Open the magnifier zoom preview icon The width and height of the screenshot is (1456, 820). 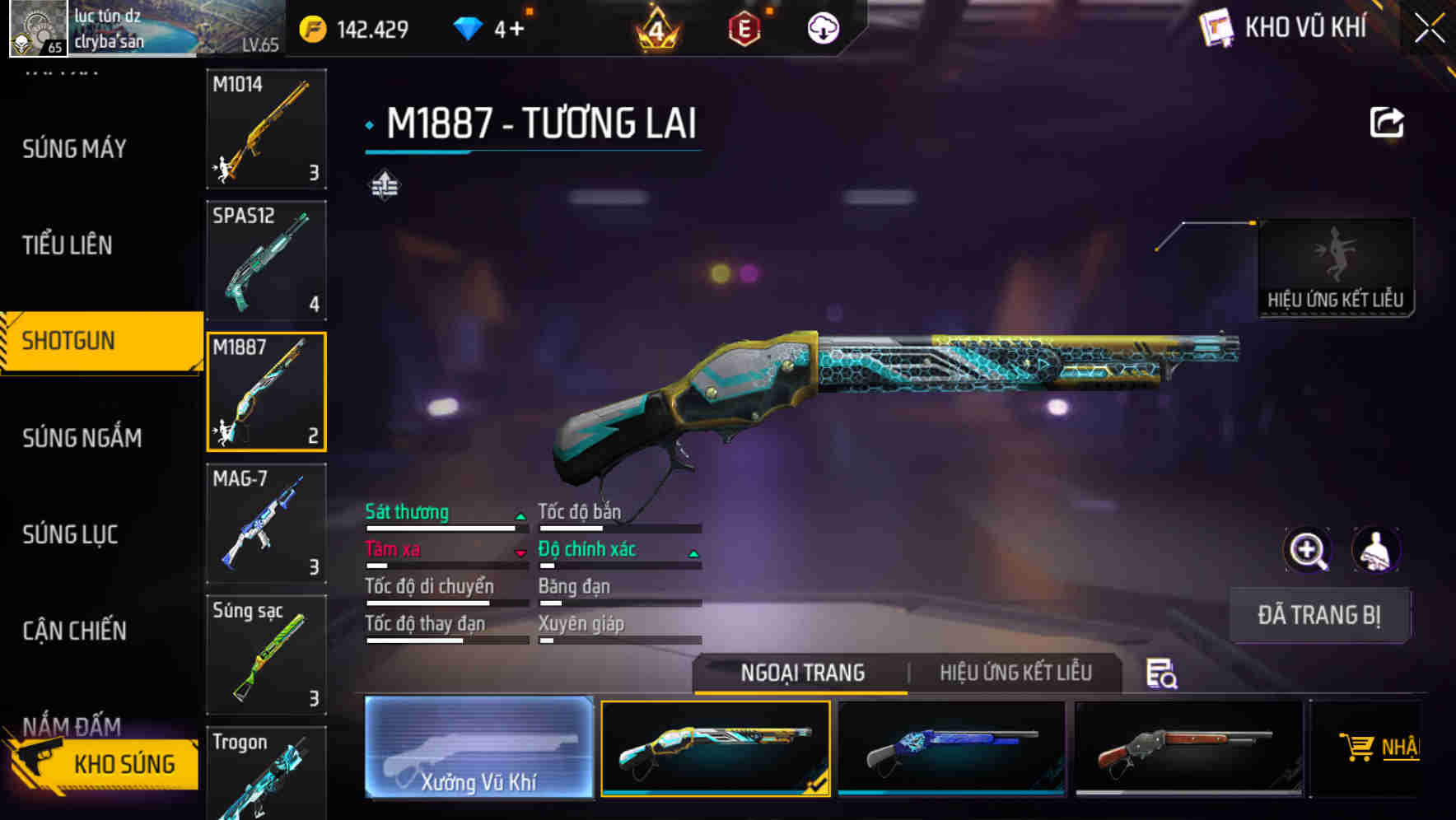1306,549
